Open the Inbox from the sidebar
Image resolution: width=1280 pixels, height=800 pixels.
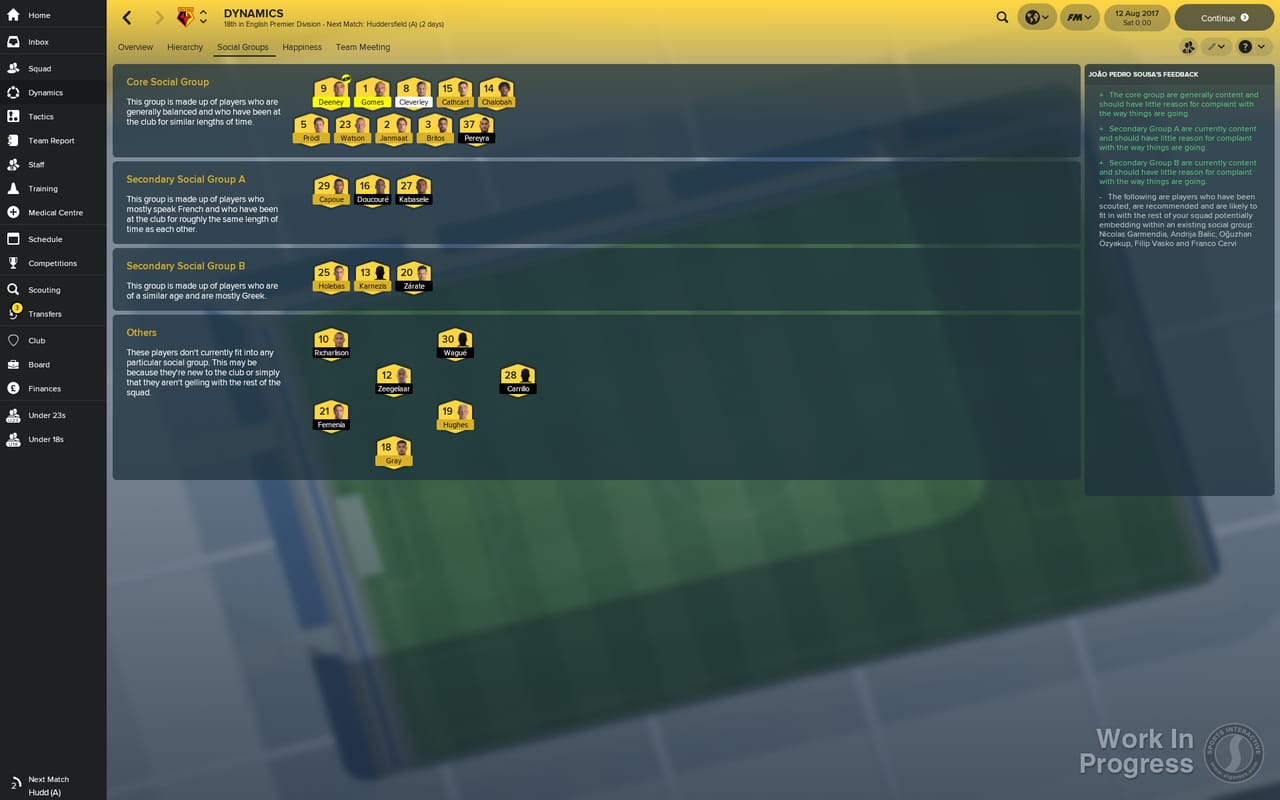tap(40, 41)
